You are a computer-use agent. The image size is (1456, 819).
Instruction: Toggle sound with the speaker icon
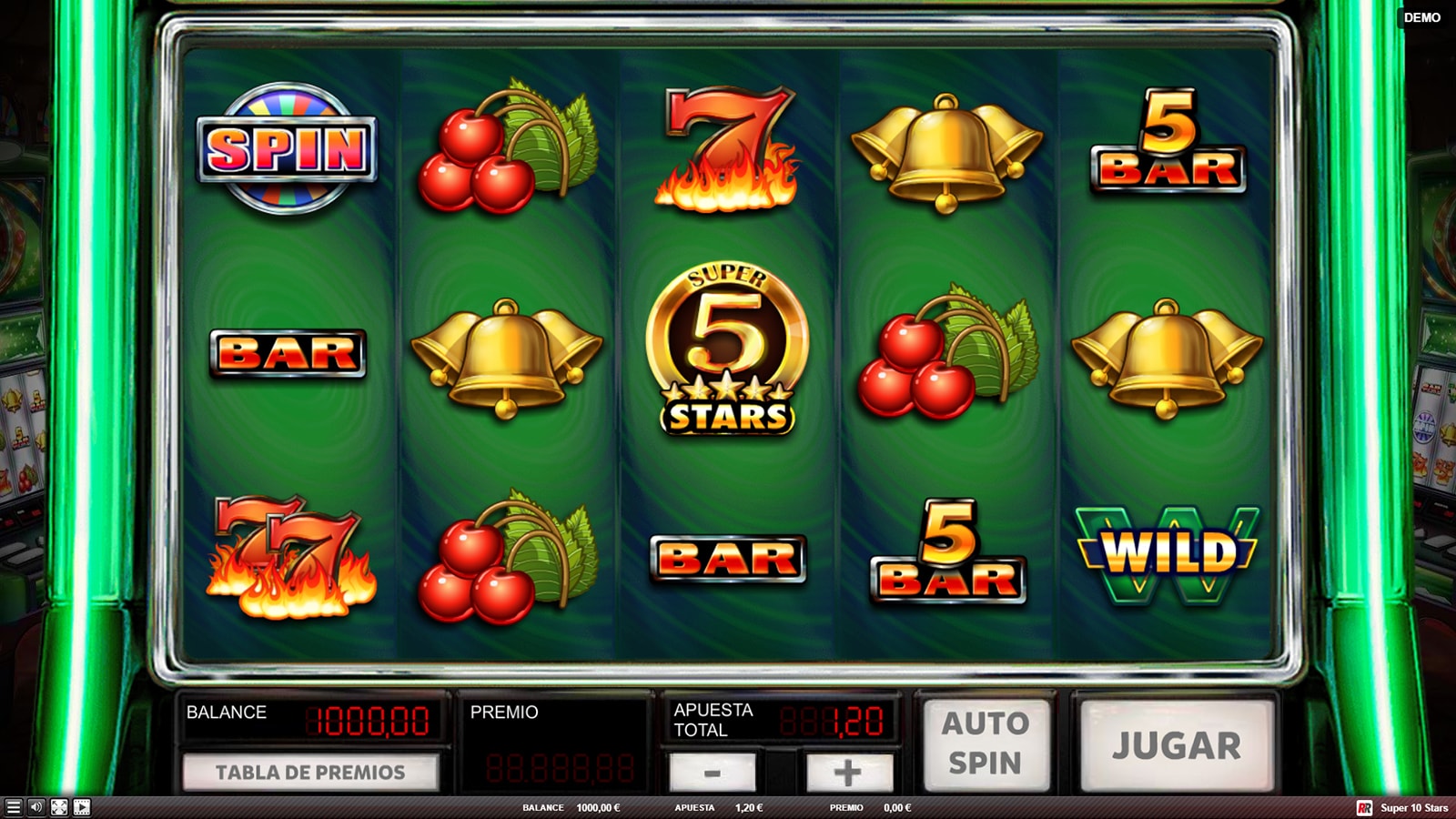tap(35, 807)
